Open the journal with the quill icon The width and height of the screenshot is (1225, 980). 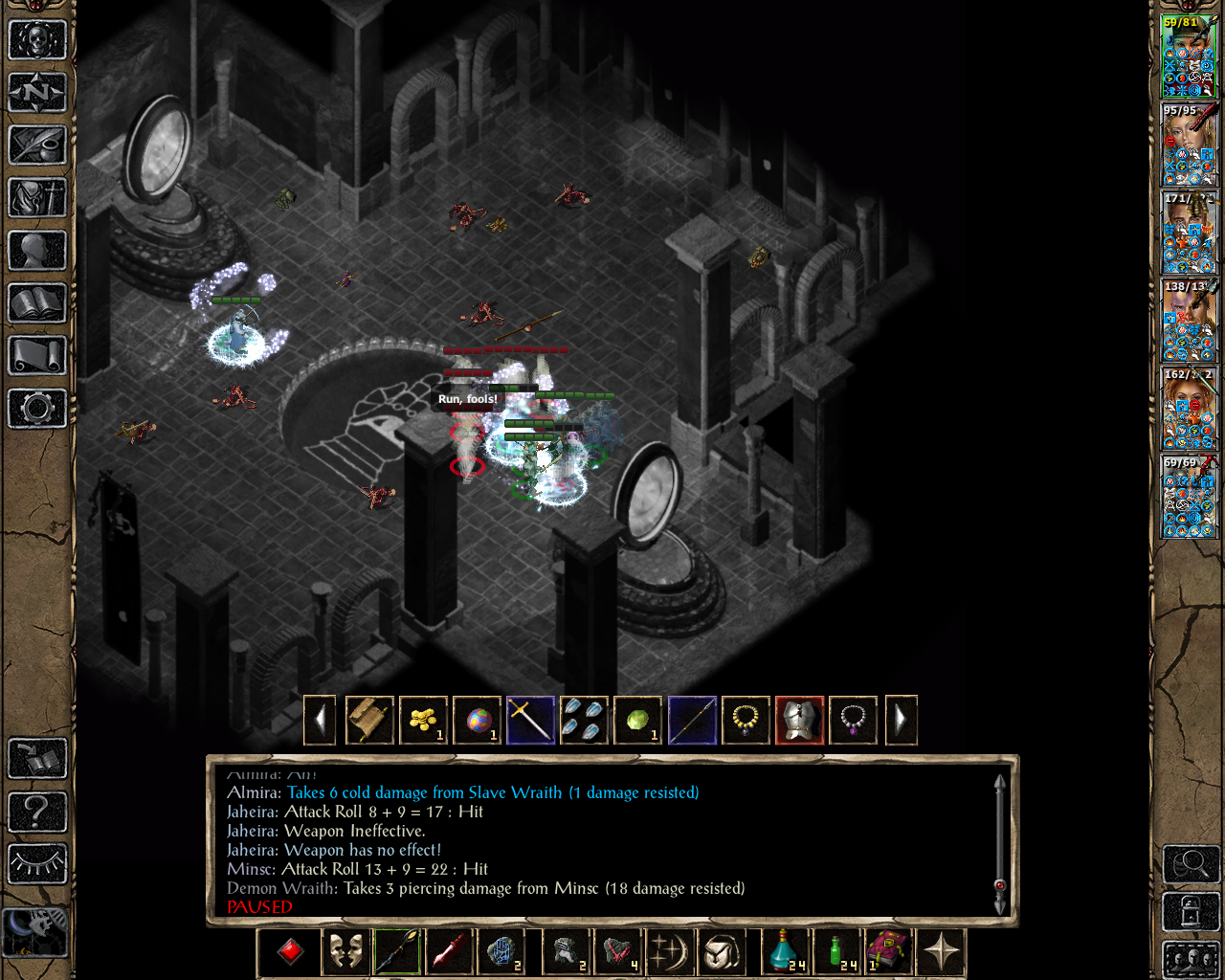[x=37, y=145]
